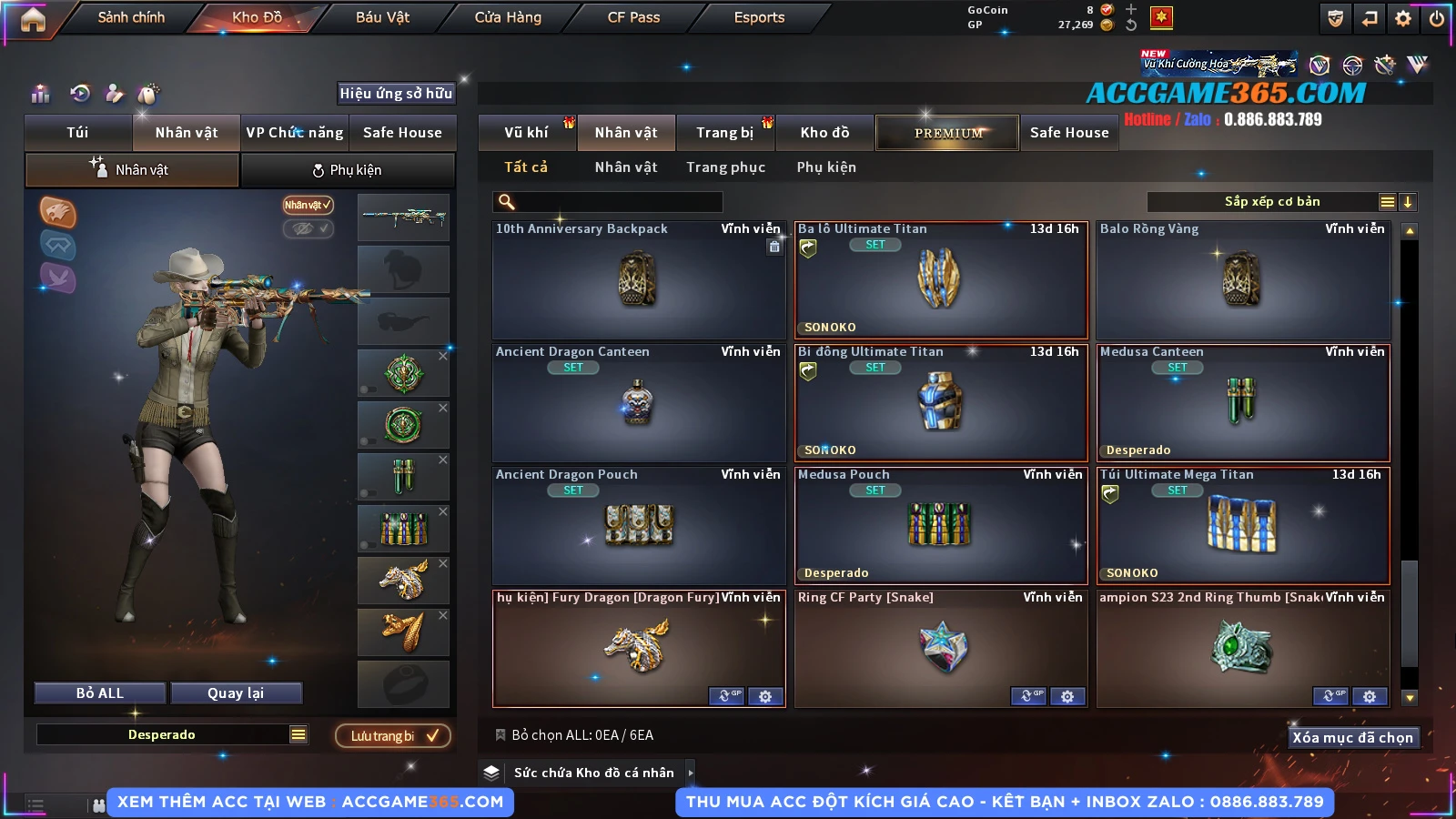Filter items by Trang phục
Viewport: 1456px width, 819px height.
725,167
